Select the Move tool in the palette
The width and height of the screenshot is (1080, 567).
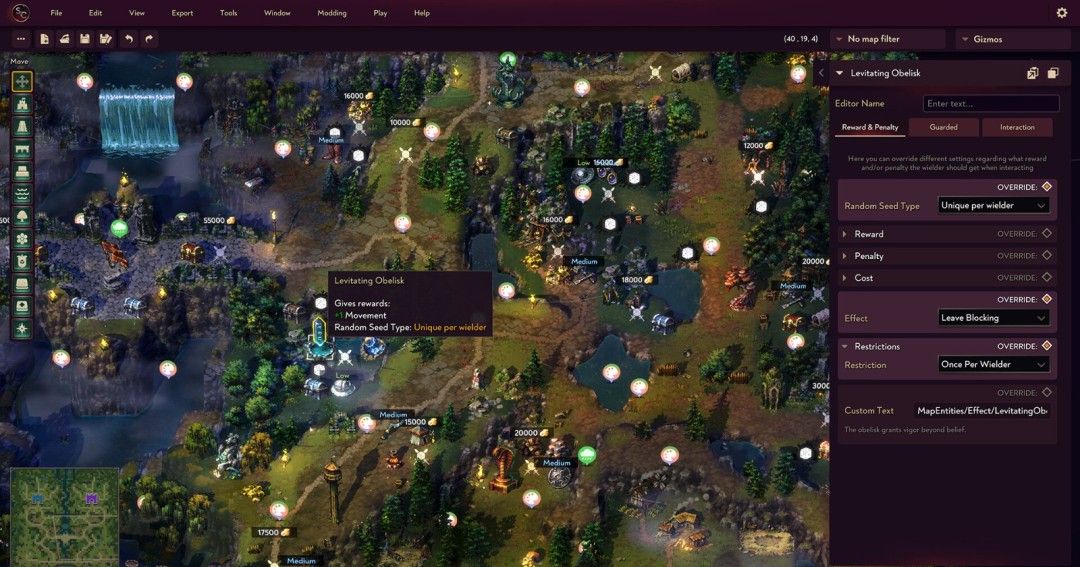point(22,81)
